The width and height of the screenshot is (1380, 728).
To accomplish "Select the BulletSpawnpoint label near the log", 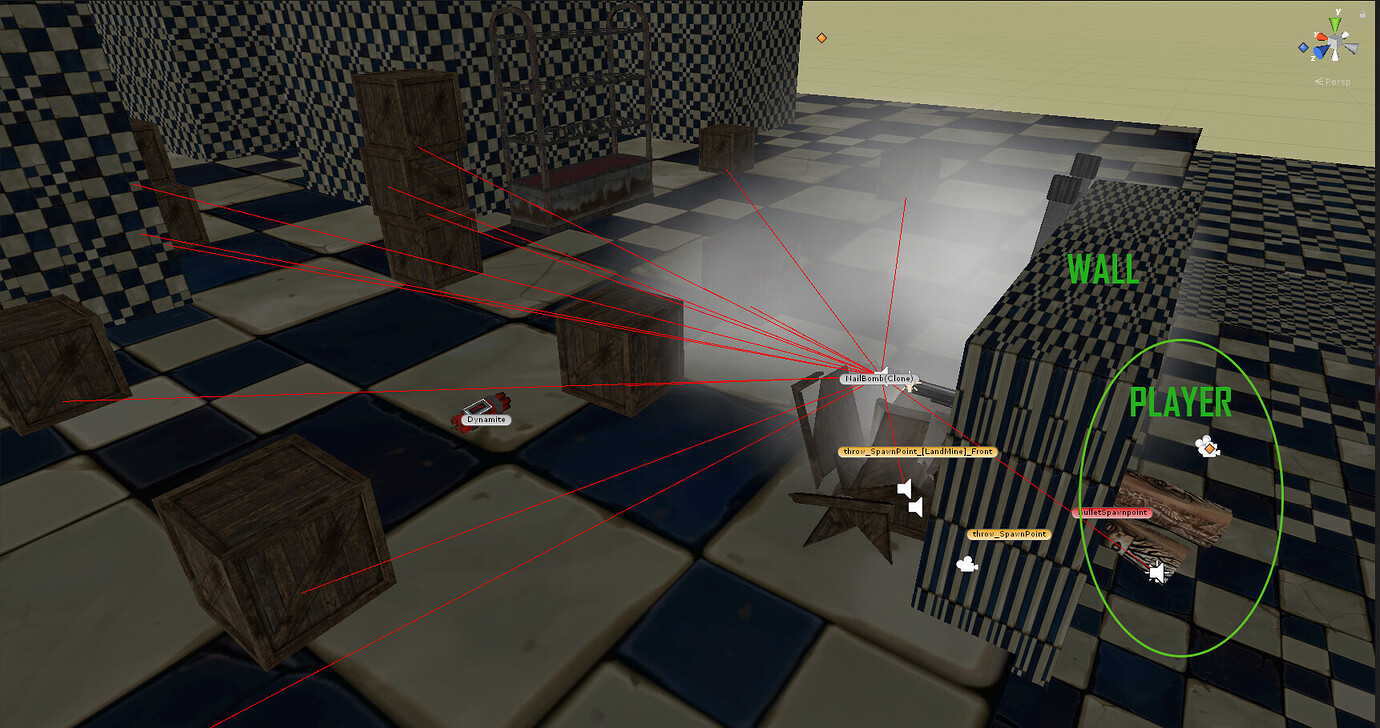I will tap(1112, 512).
